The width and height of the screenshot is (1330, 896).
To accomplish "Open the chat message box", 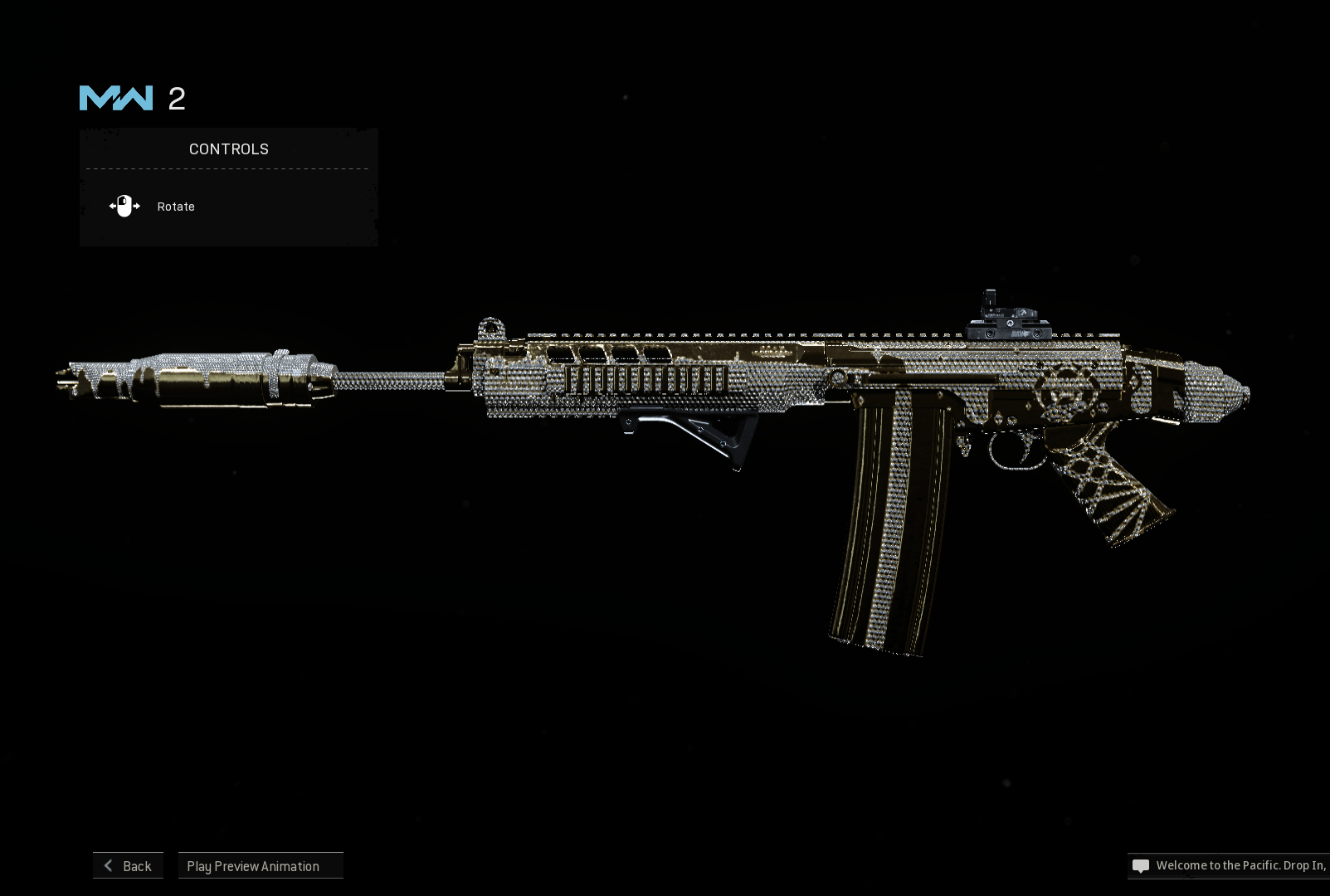I will point(1228,865).
